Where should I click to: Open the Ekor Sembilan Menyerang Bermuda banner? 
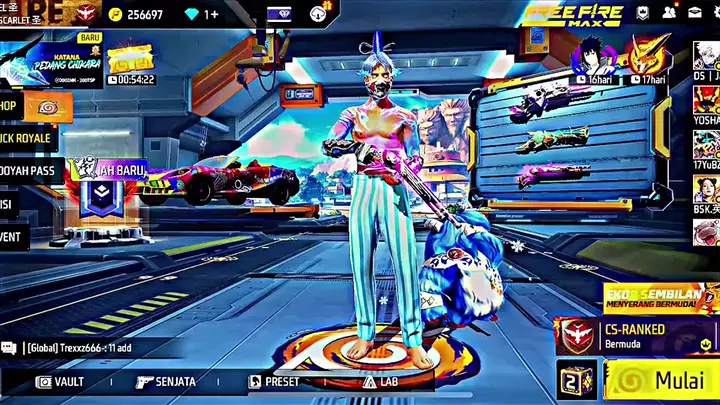click(658, 298)
